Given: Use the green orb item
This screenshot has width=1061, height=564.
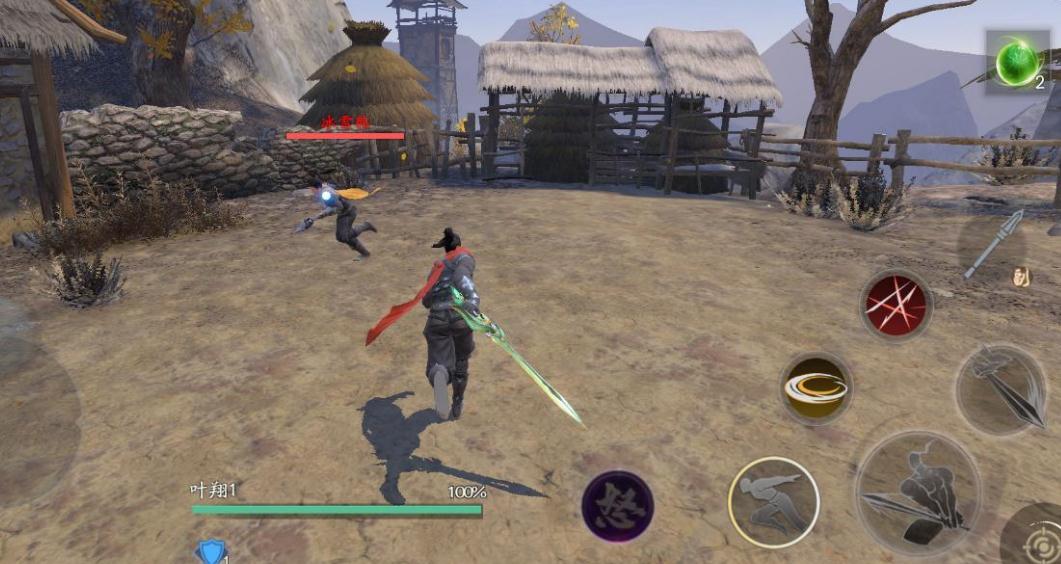Looking at the screenshot, I should (x=1017, y=63).
